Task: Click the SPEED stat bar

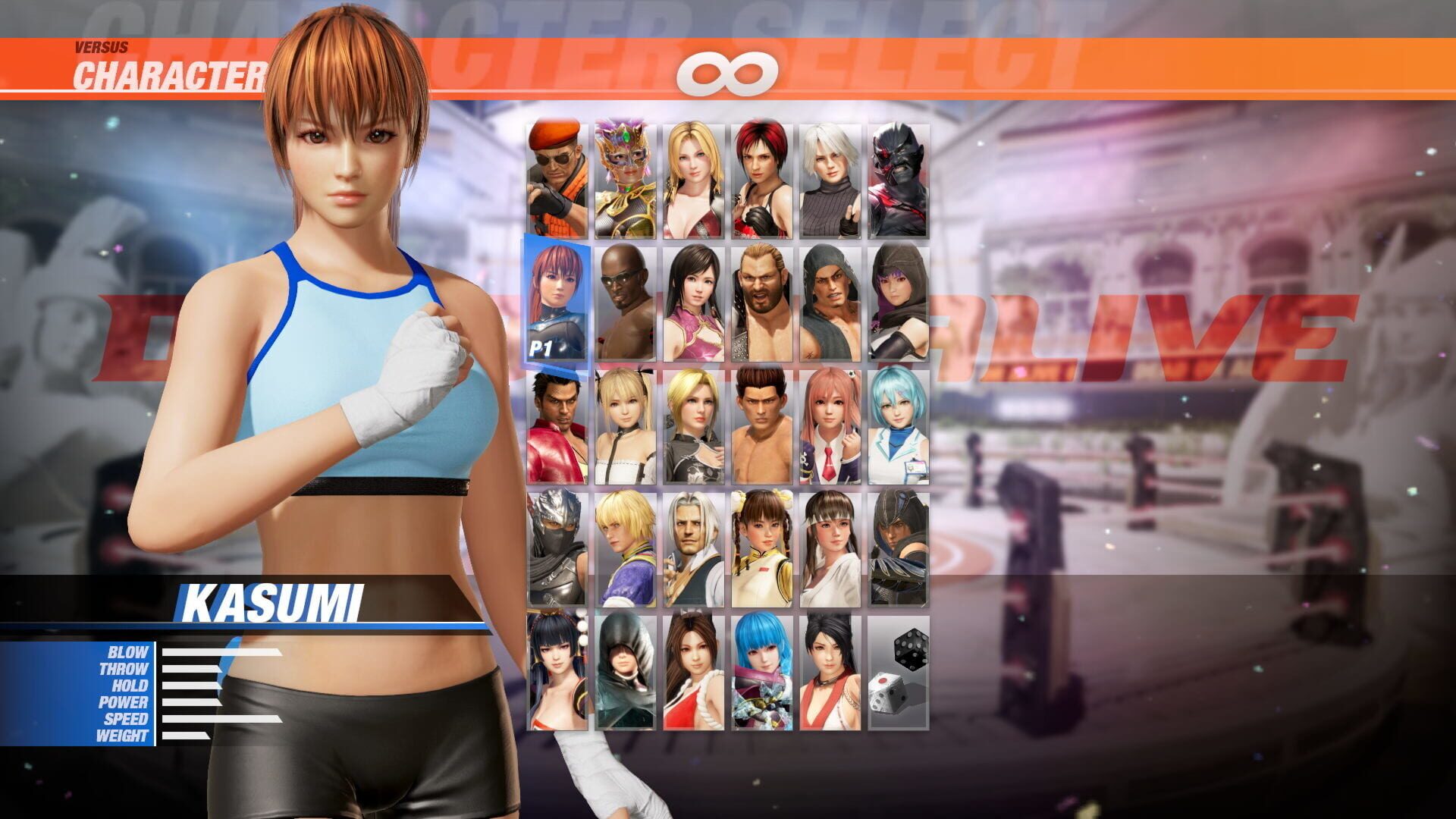Action: (x=220, y=717)
